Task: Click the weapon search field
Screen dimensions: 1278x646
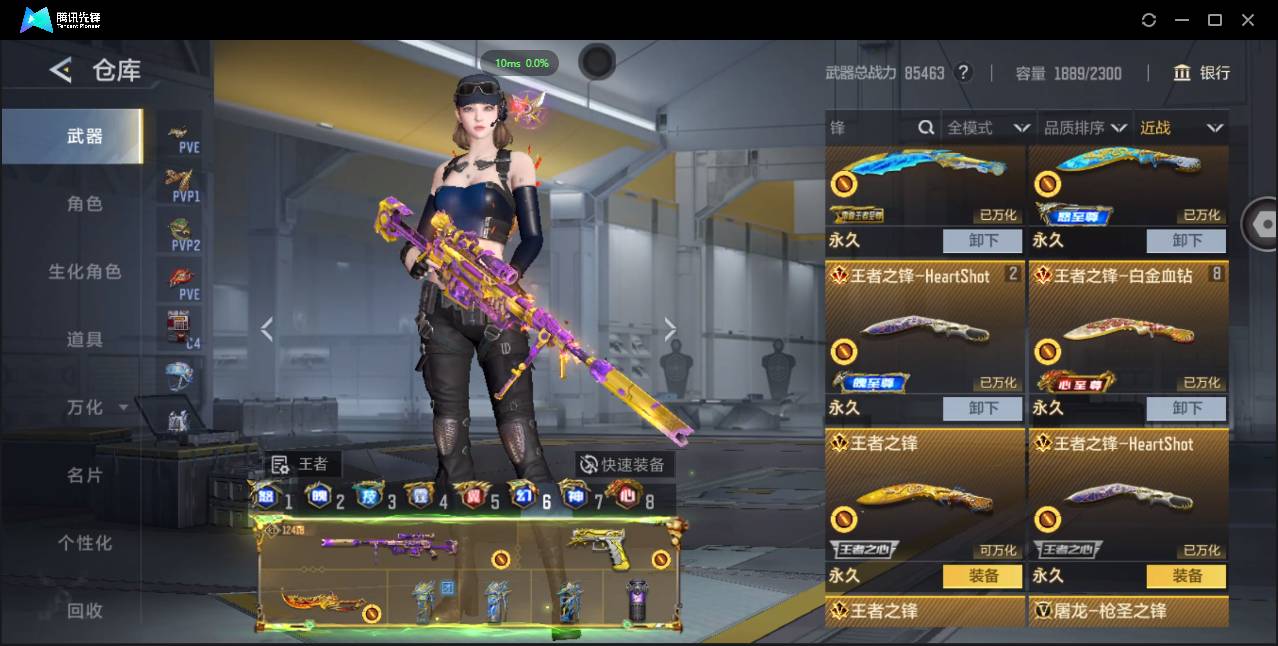Action: (872, 128)
